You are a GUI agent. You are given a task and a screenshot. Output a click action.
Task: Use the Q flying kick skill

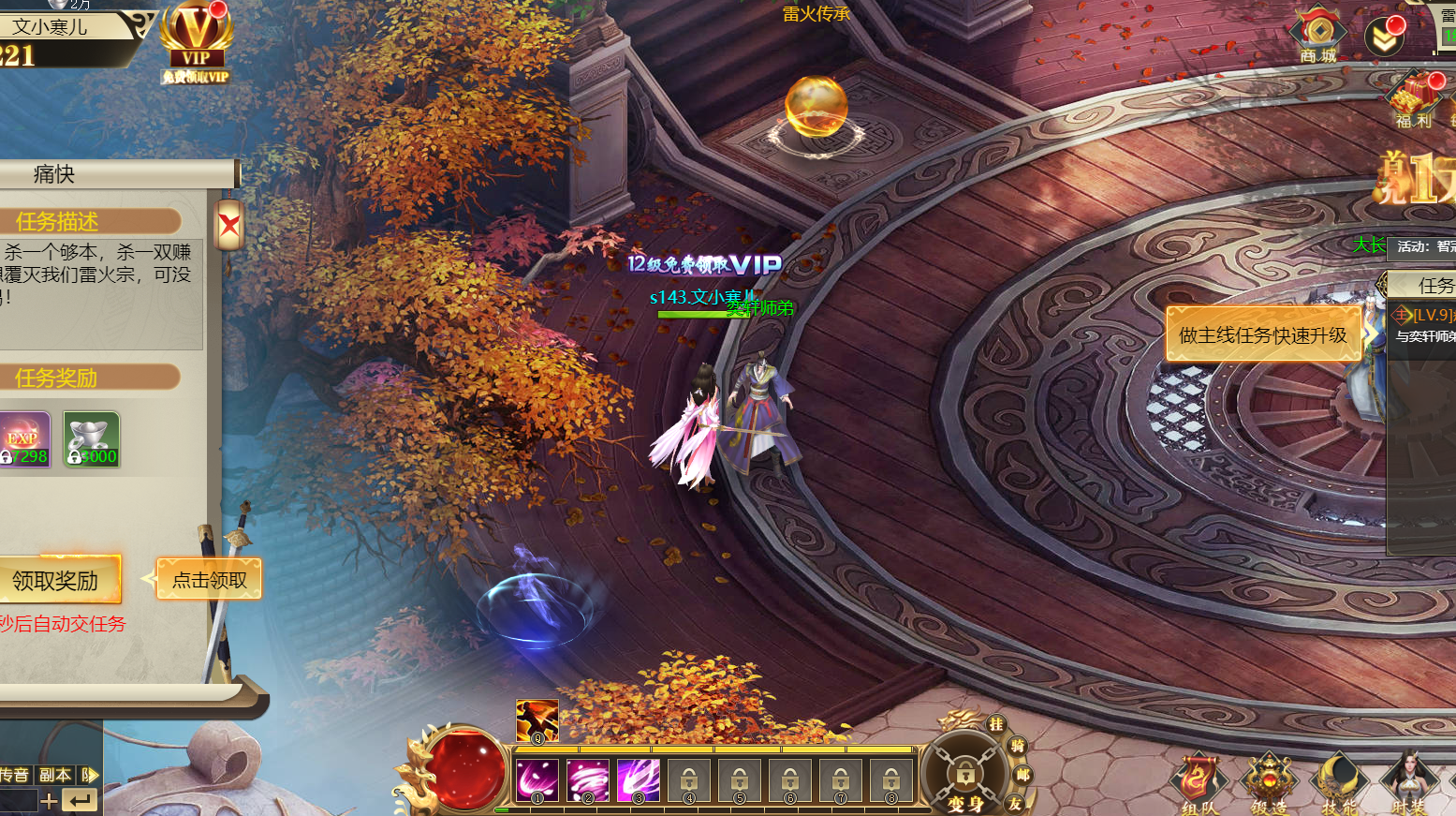[537, 721]
